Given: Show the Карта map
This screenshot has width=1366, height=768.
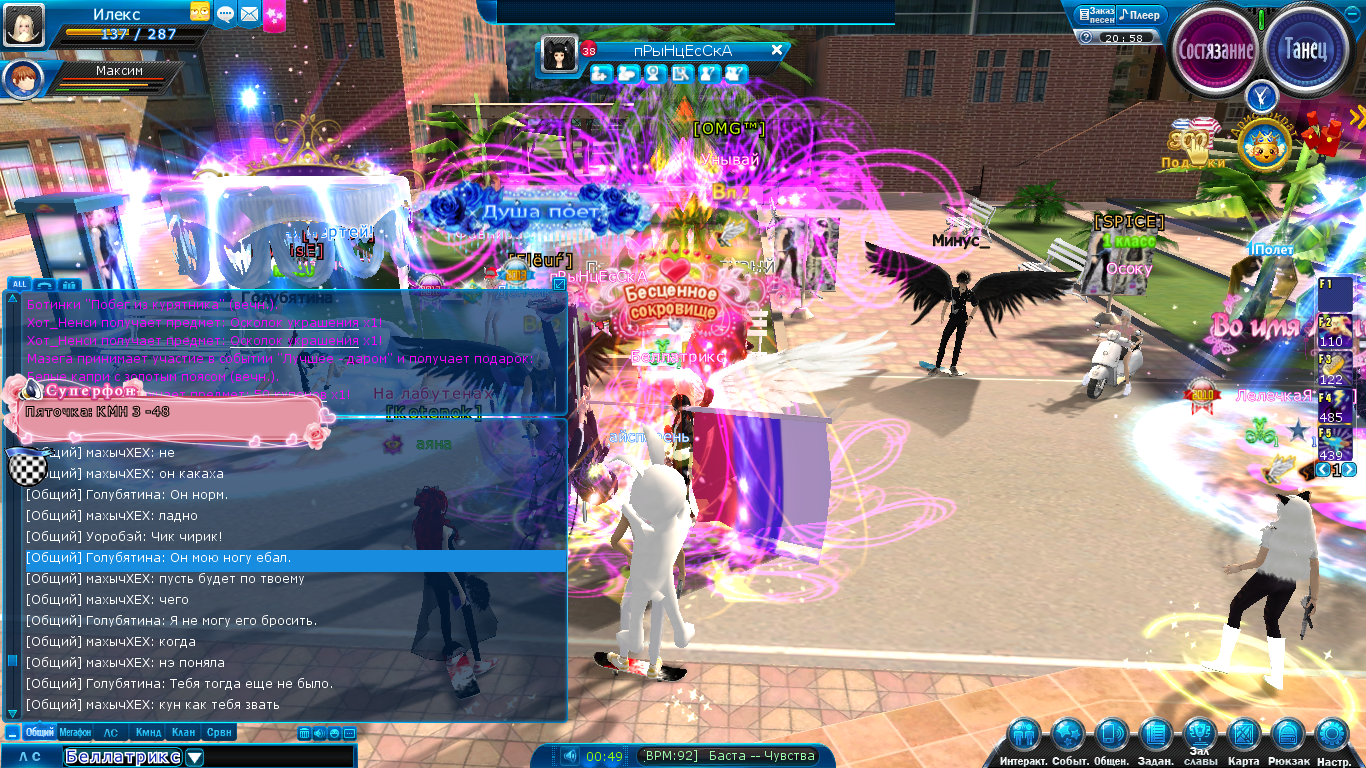Looking at the screenshot, I should [x=1244, y=736].
